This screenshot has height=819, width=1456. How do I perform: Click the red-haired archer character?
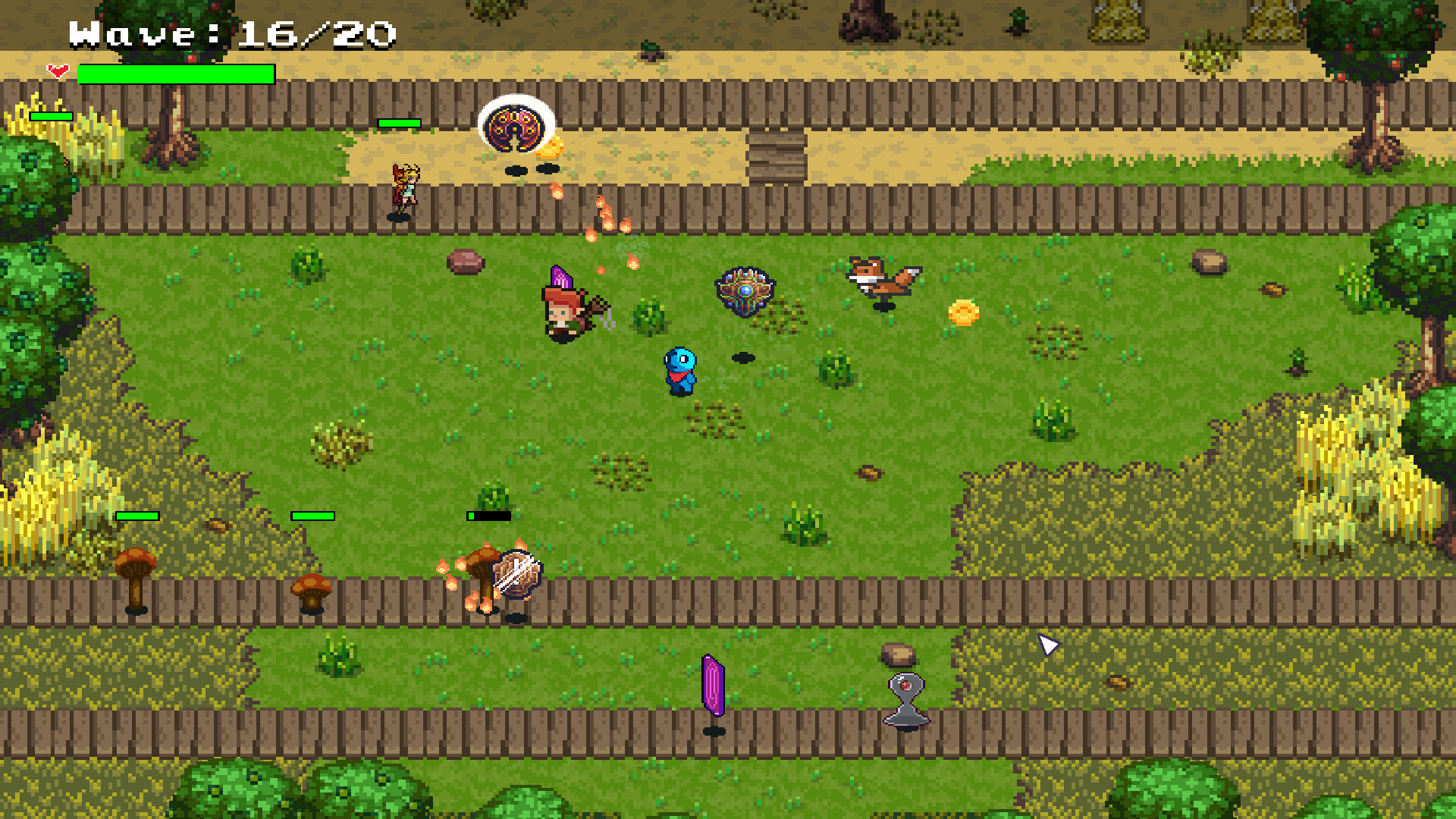(x=563, y=313)
